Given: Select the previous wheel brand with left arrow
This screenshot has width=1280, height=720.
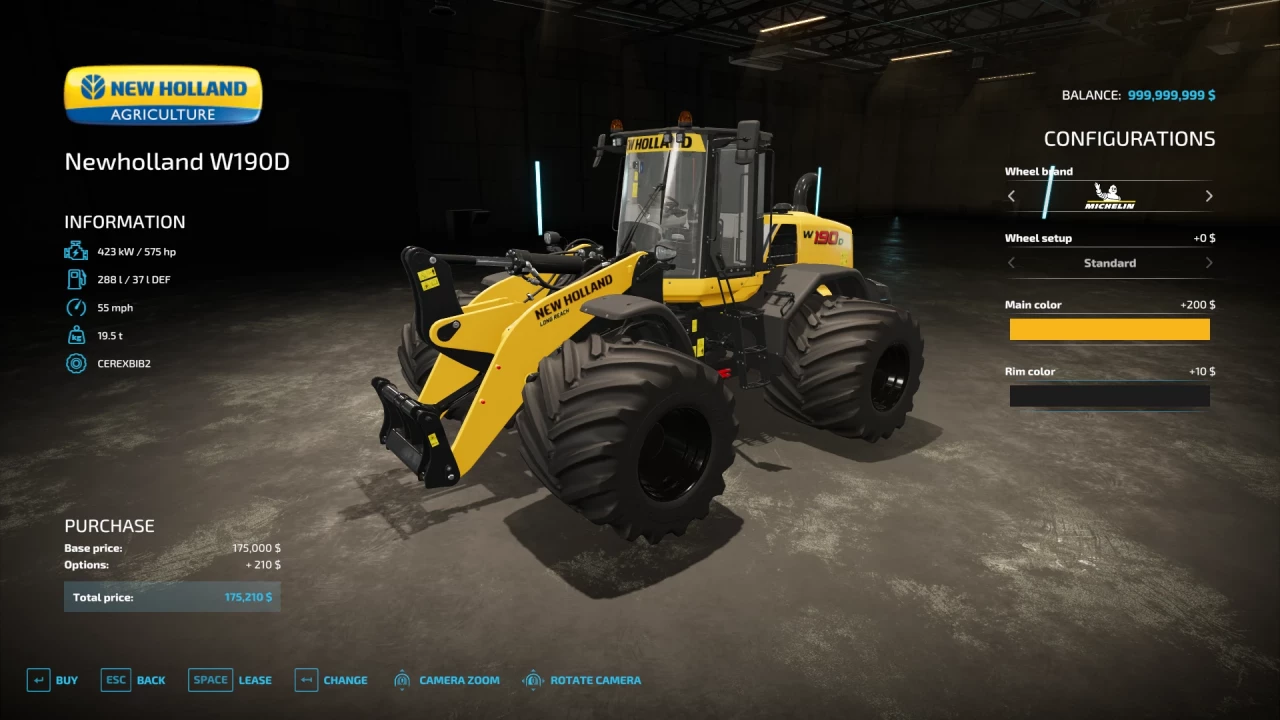Looking at the screenshot, I should tap(1011, 196).
